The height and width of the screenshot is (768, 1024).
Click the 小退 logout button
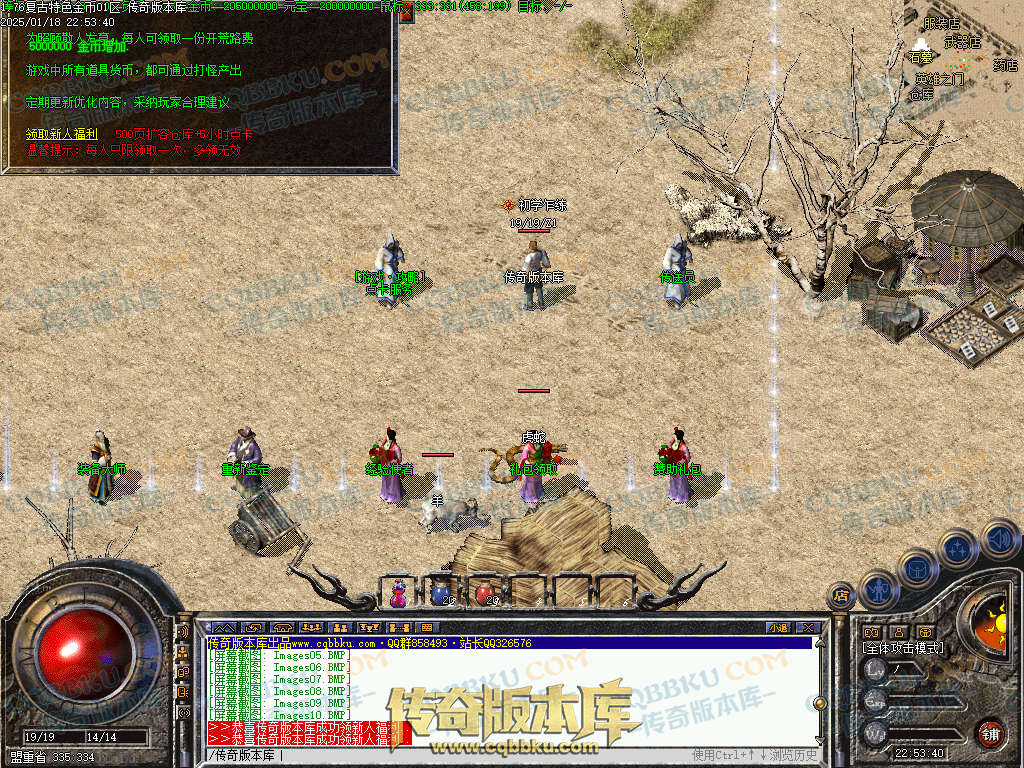(777, 627)
